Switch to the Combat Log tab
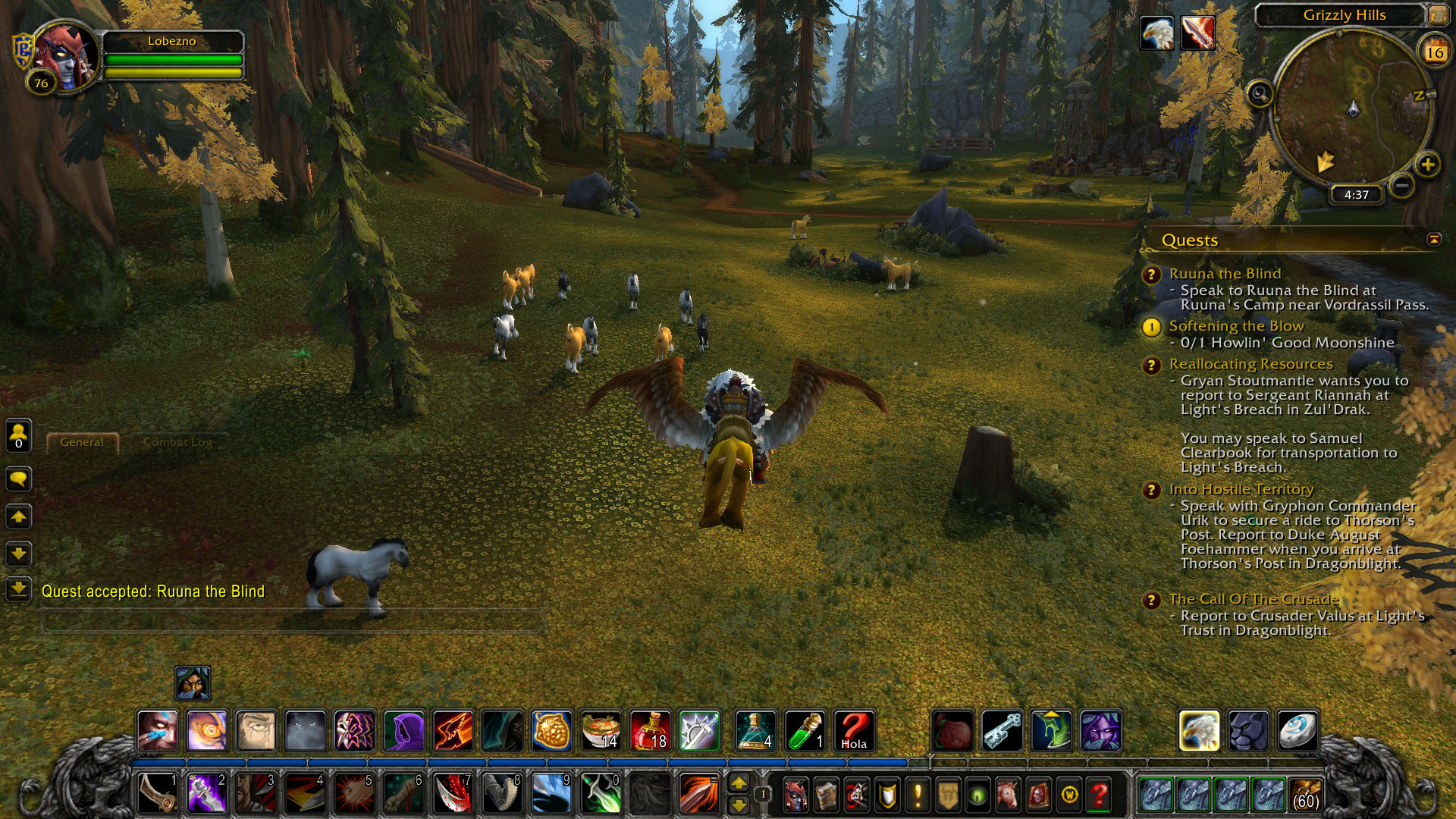 point(177,442)
